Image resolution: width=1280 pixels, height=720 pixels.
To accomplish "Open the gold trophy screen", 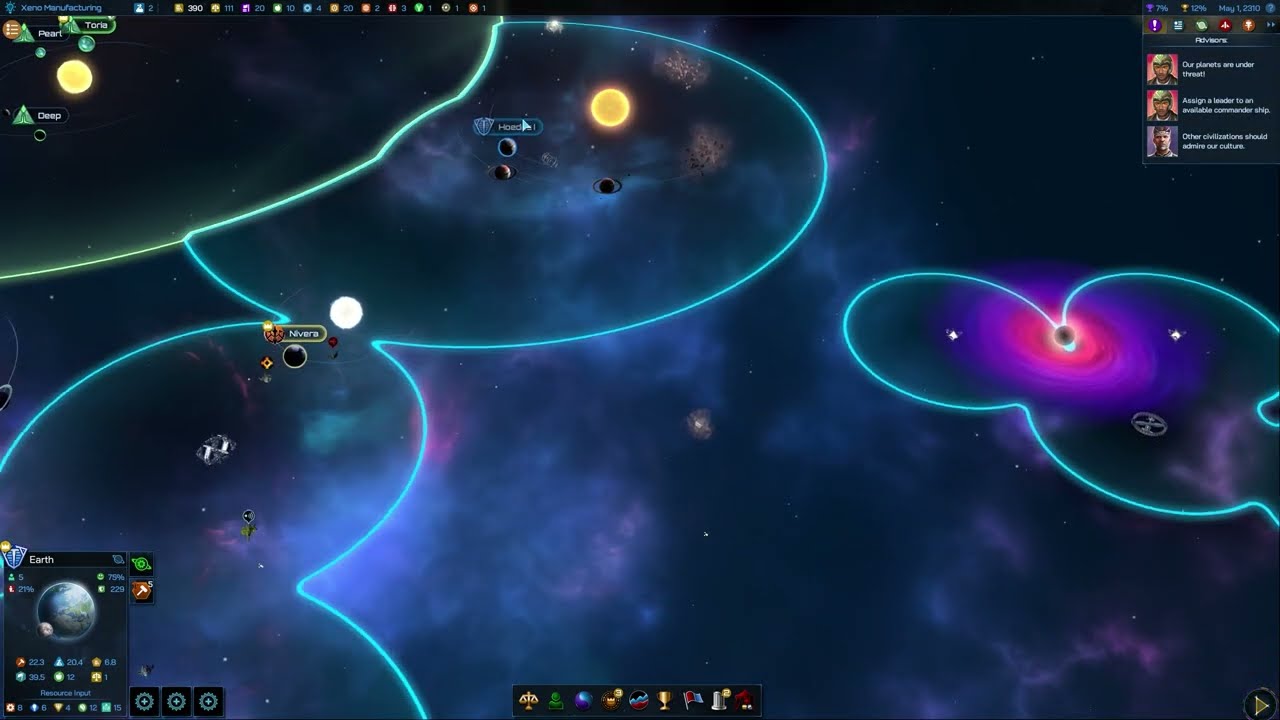I will [665, 700].
